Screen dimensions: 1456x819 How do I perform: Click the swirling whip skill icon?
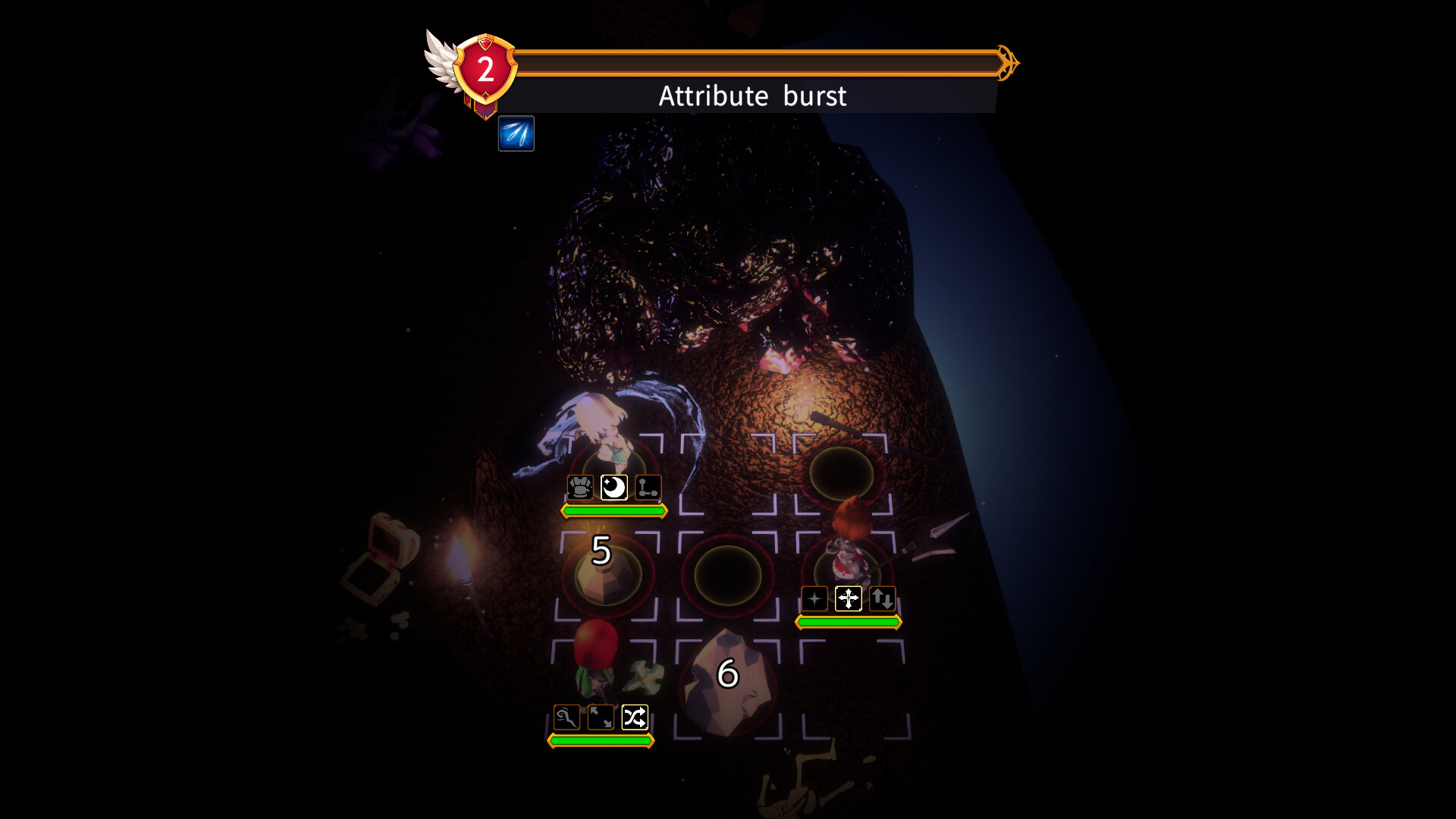pos(566,716)
